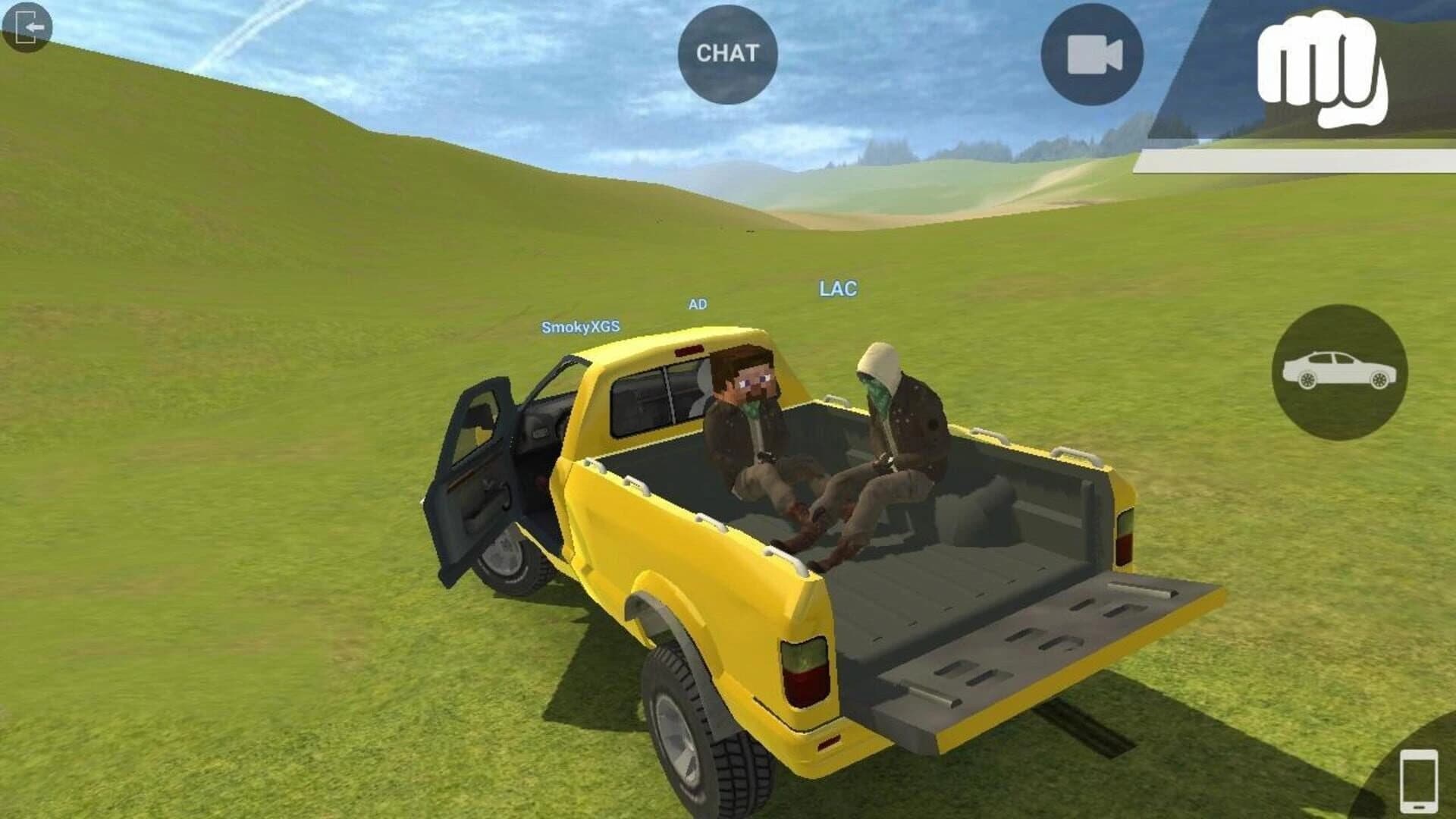1456x819 pixels.
Task: Tap CHAT to message other players
Action: pyautogui.click(x=726, y=53)
